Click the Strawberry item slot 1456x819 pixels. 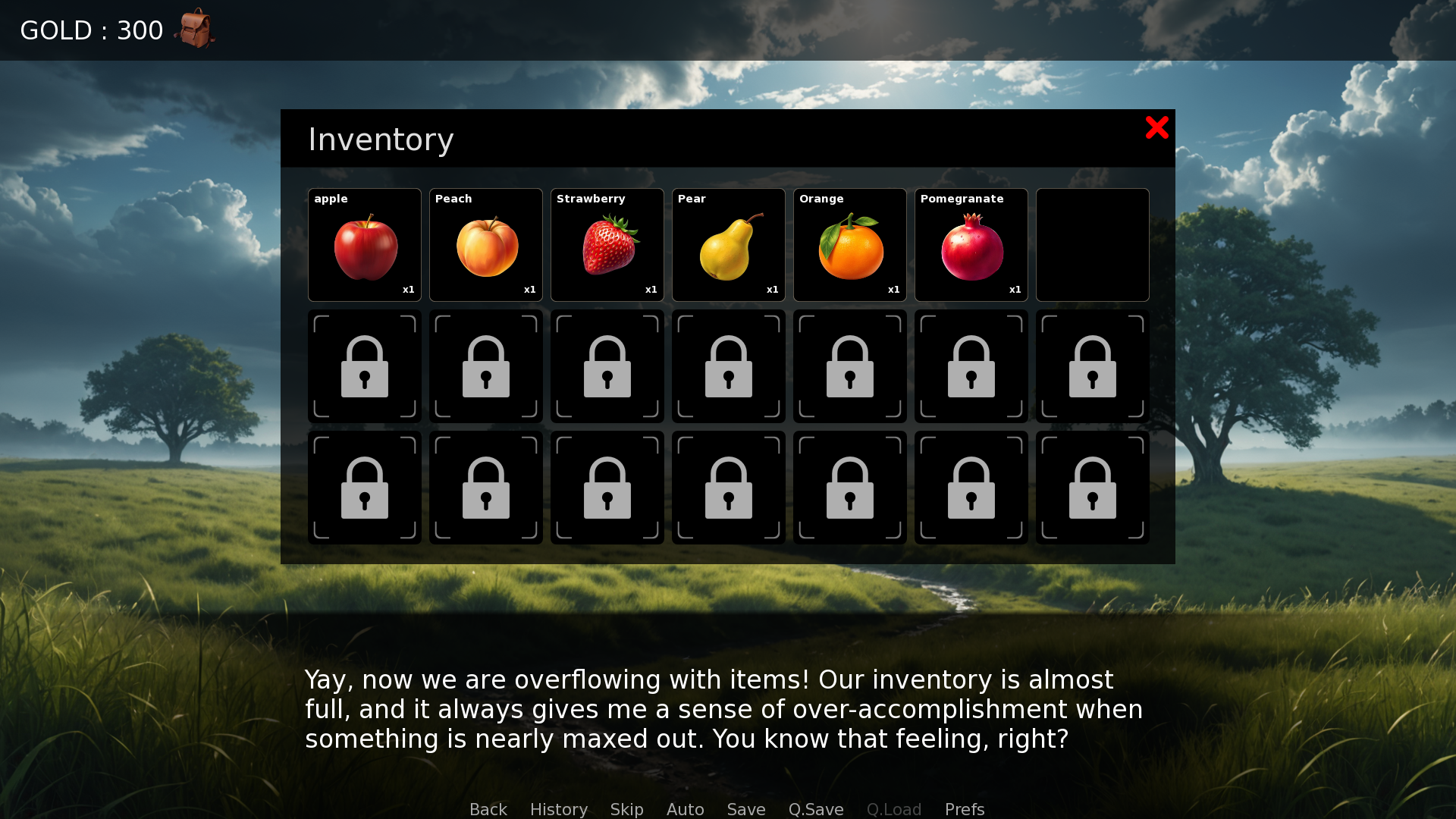click(x=607, y=244)
